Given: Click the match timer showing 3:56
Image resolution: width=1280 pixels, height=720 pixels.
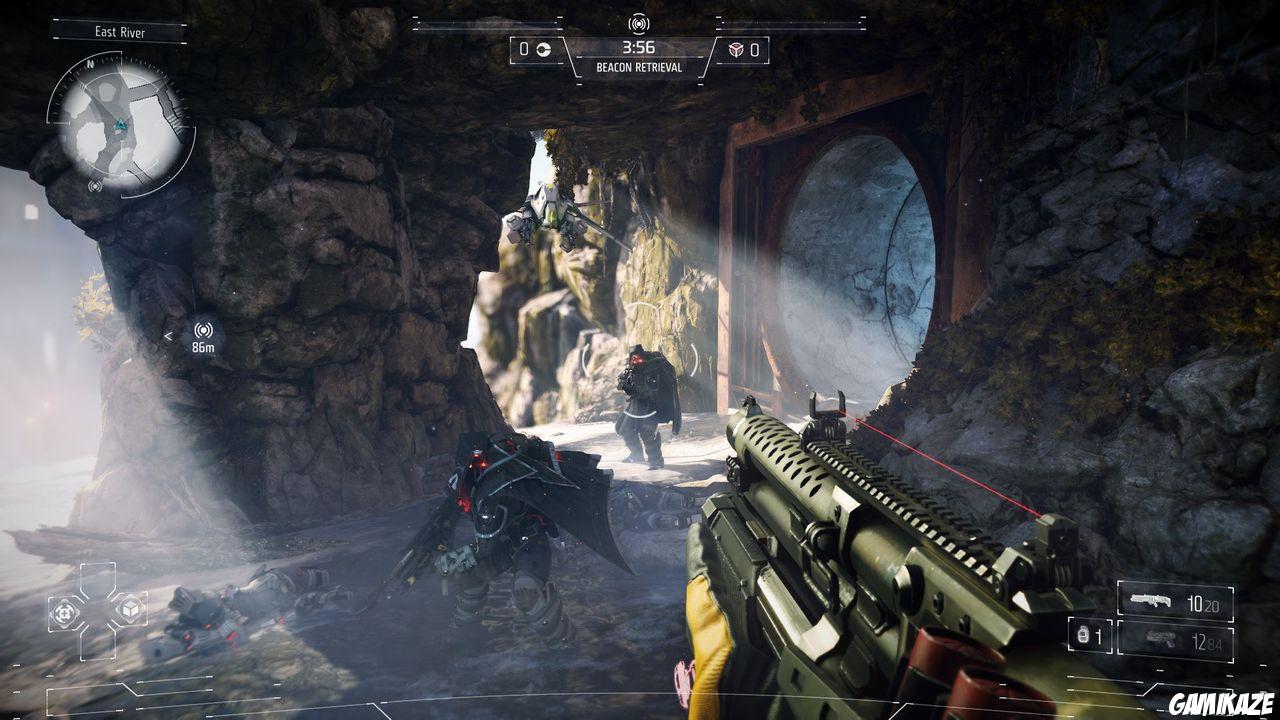Looking at the screenshot, I should (641, 47).
